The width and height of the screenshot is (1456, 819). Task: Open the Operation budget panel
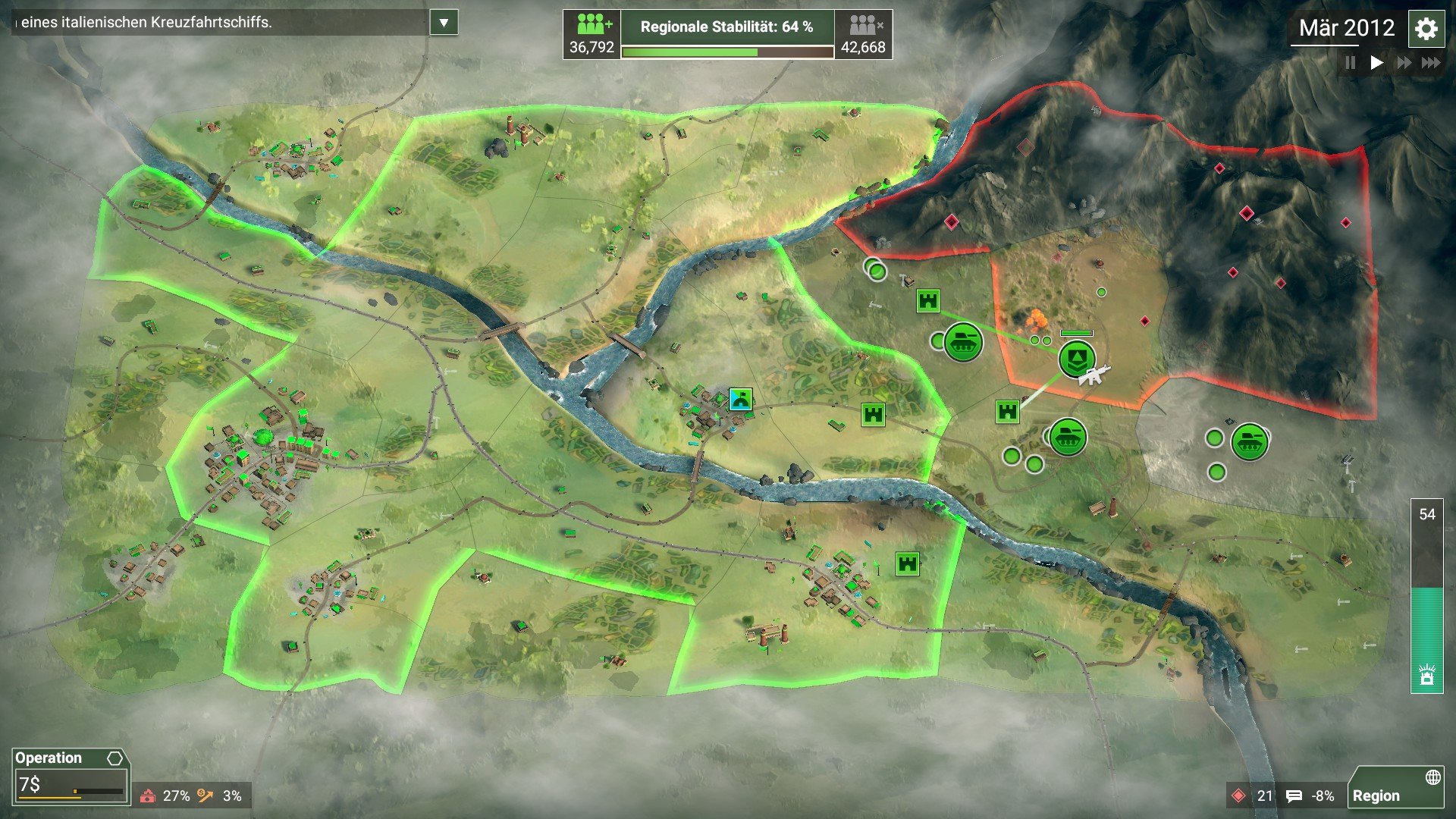click(x=71, y=776)
